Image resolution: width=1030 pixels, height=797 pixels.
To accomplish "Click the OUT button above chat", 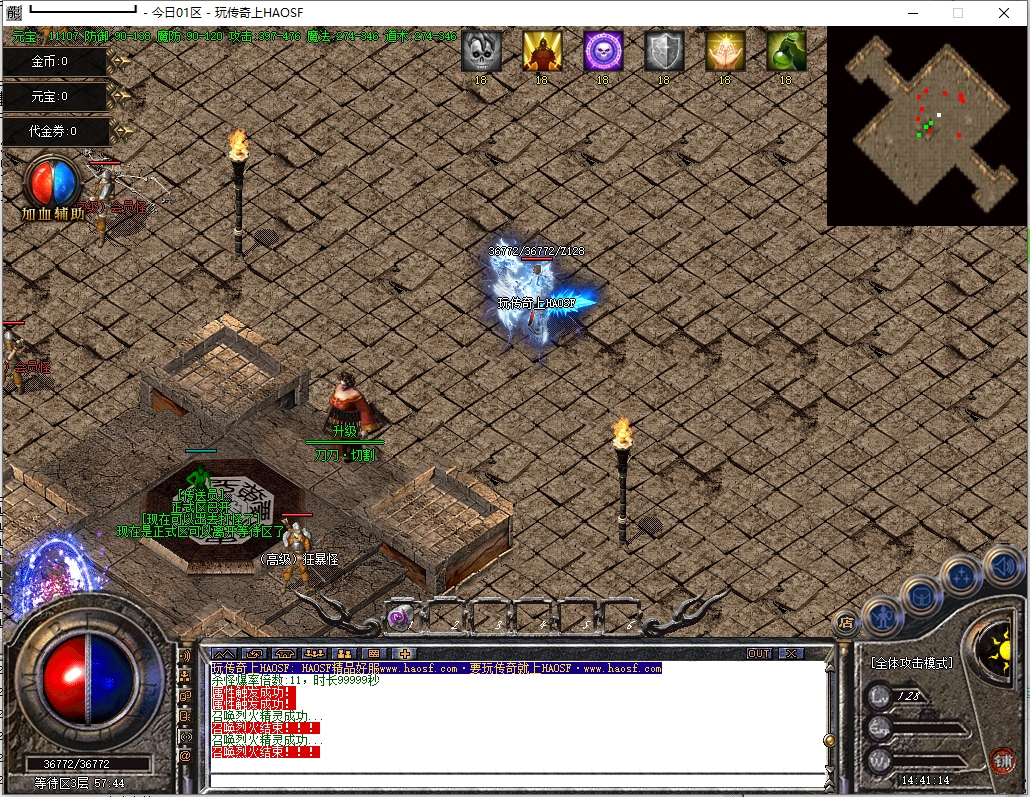I will coord(759,654).
